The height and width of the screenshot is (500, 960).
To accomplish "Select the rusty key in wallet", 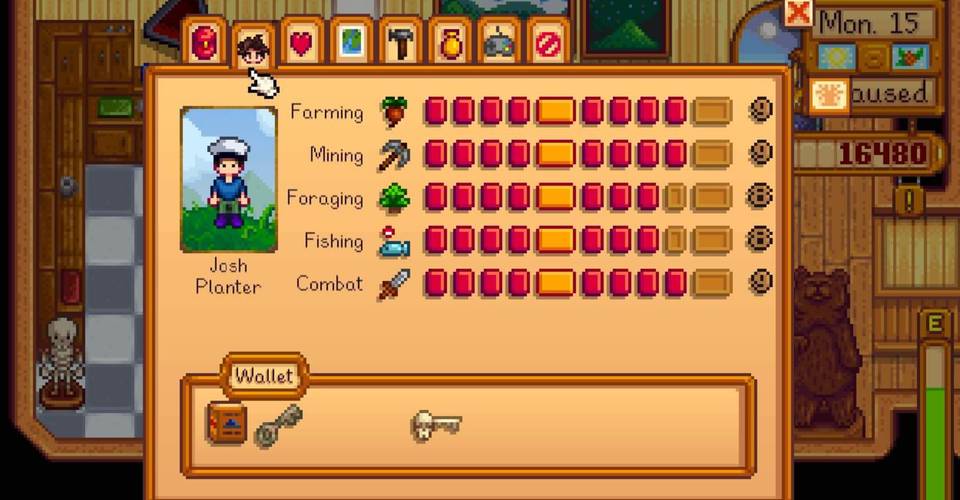I will click(x=277, y=425).
